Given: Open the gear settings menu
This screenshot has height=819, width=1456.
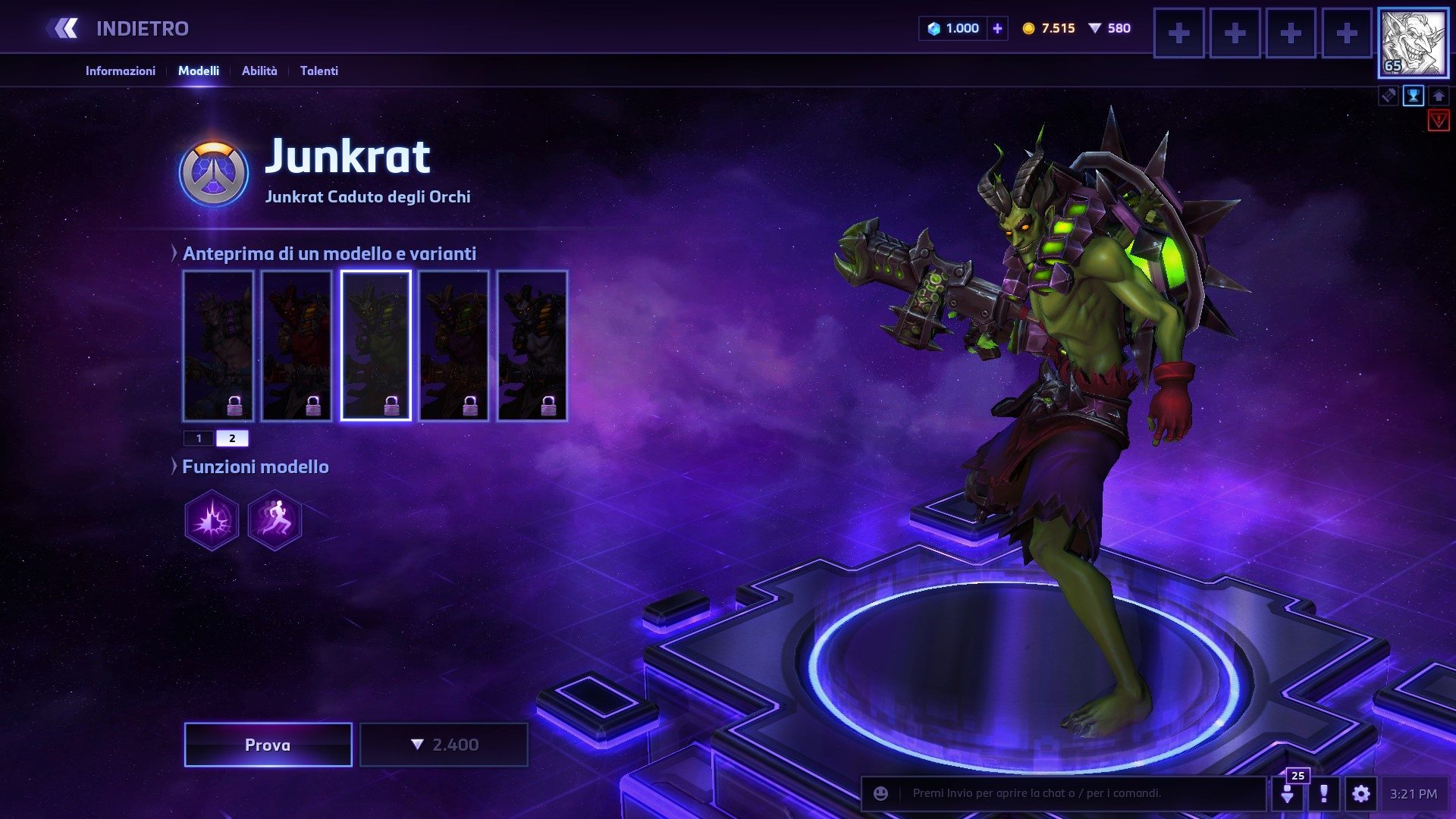Looking at the screenshot, I should click(x=1360, y=794).
